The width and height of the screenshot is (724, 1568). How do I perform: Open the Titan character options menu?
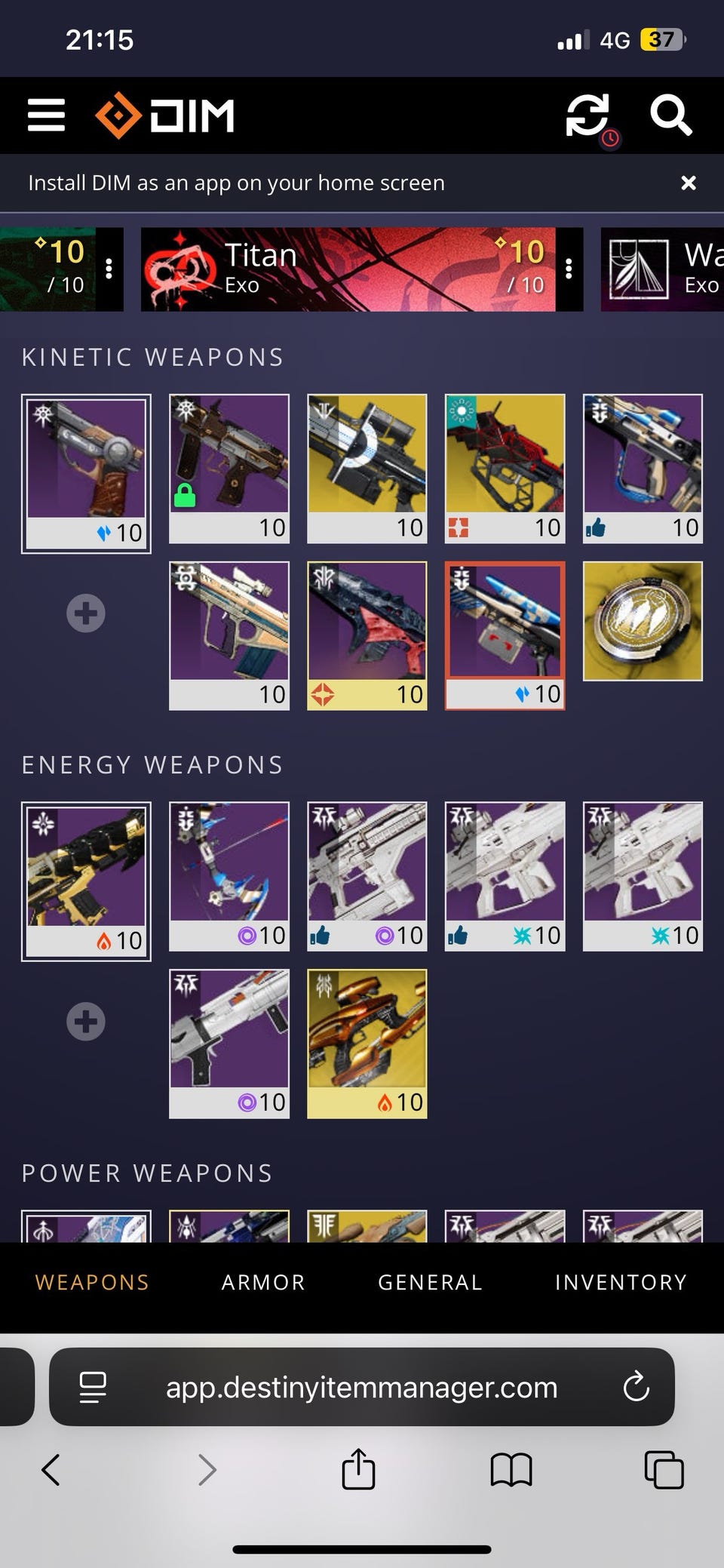pyautogui.click(x=569, y=269)
